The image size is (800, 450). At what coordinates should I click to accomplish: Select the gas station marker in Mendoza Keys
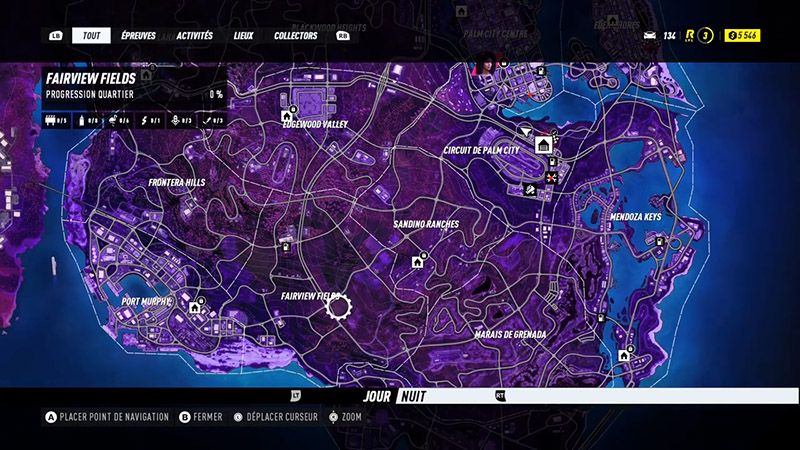[x=661, y=240]
